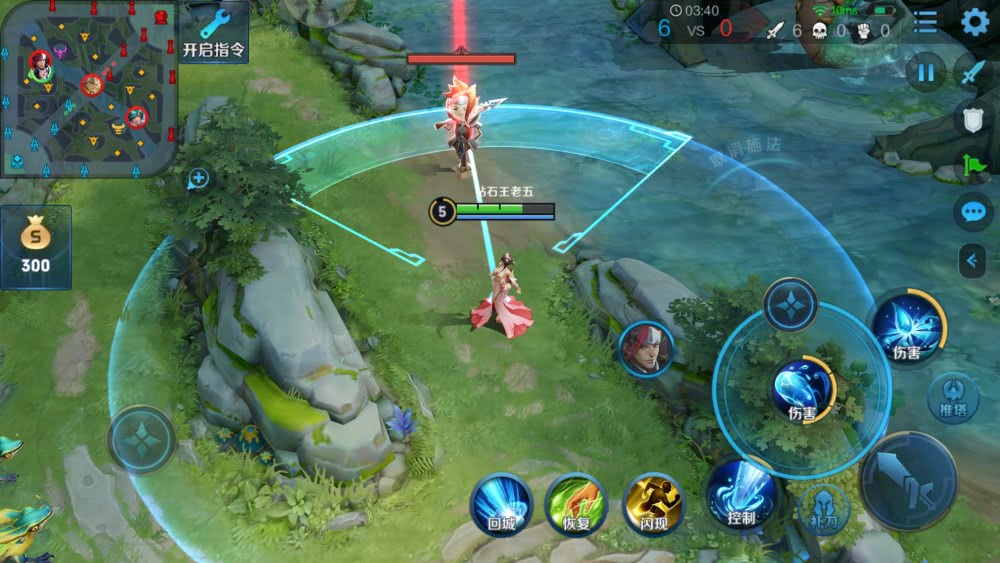1000x563 pixels.
Task: Tap the 补刀 last-hit button
Action: point(824,509)
